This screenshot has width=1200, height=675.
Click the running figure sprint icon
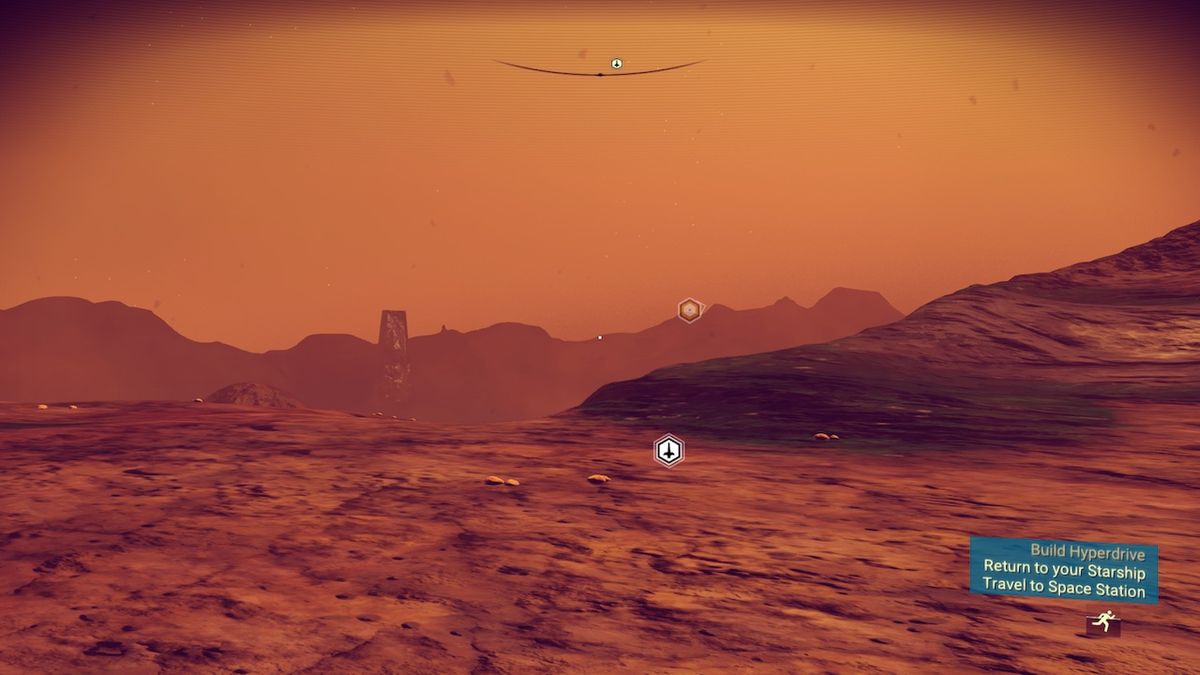(x=1102, y=624)
